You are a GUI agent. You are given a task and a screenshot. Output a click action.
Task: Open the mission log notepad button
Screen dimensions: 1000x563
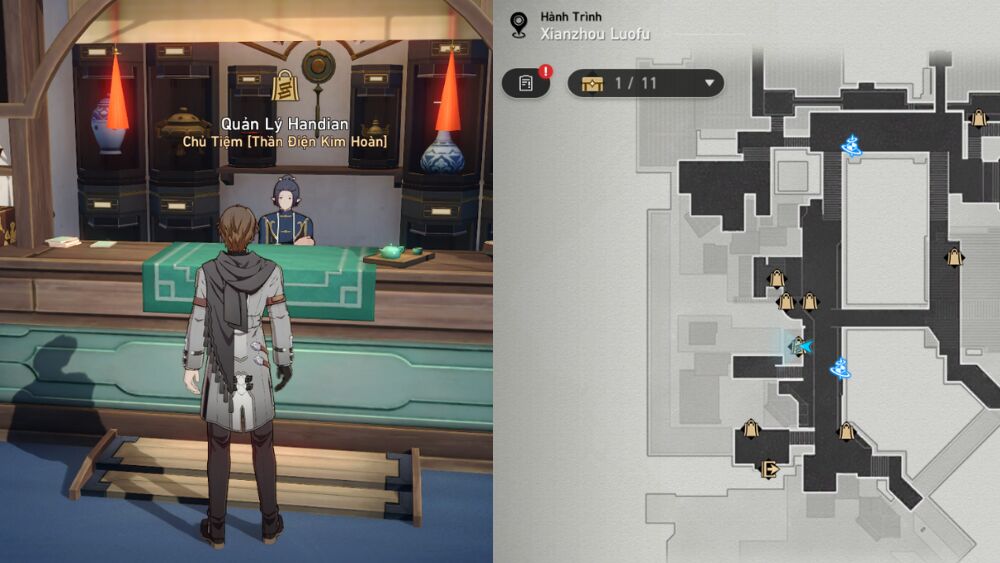click(x=526, y=83)
